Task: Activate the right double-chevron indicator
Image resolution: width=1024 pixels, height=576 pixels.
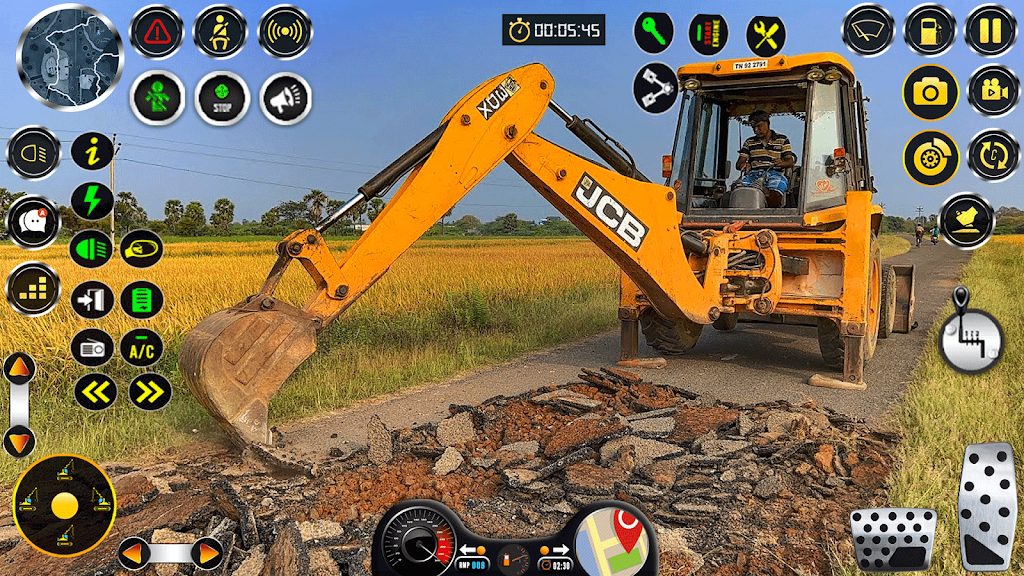Action: point(149,392)
